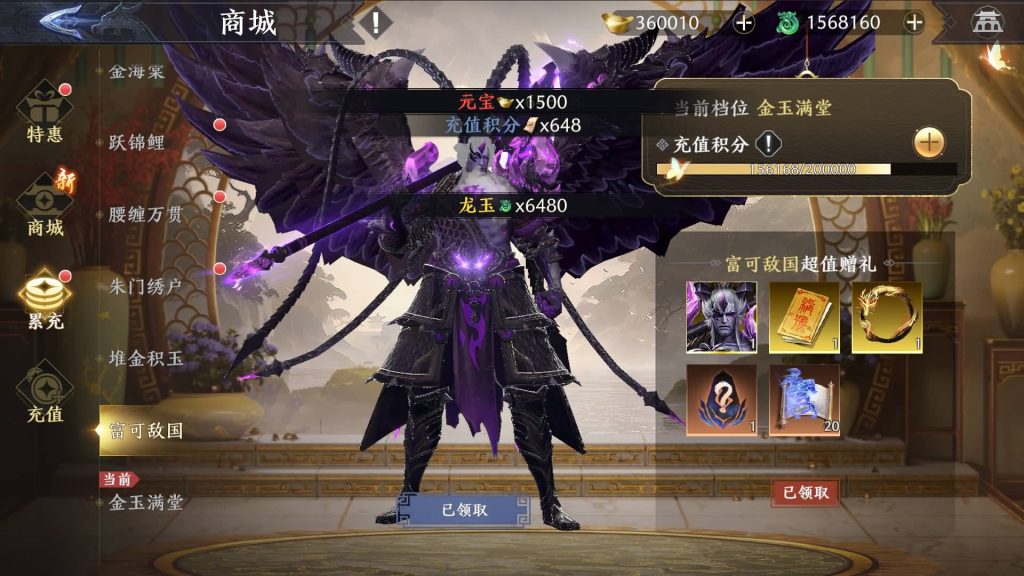Select the 金玉满堂 tier

[x=146, y=502]
